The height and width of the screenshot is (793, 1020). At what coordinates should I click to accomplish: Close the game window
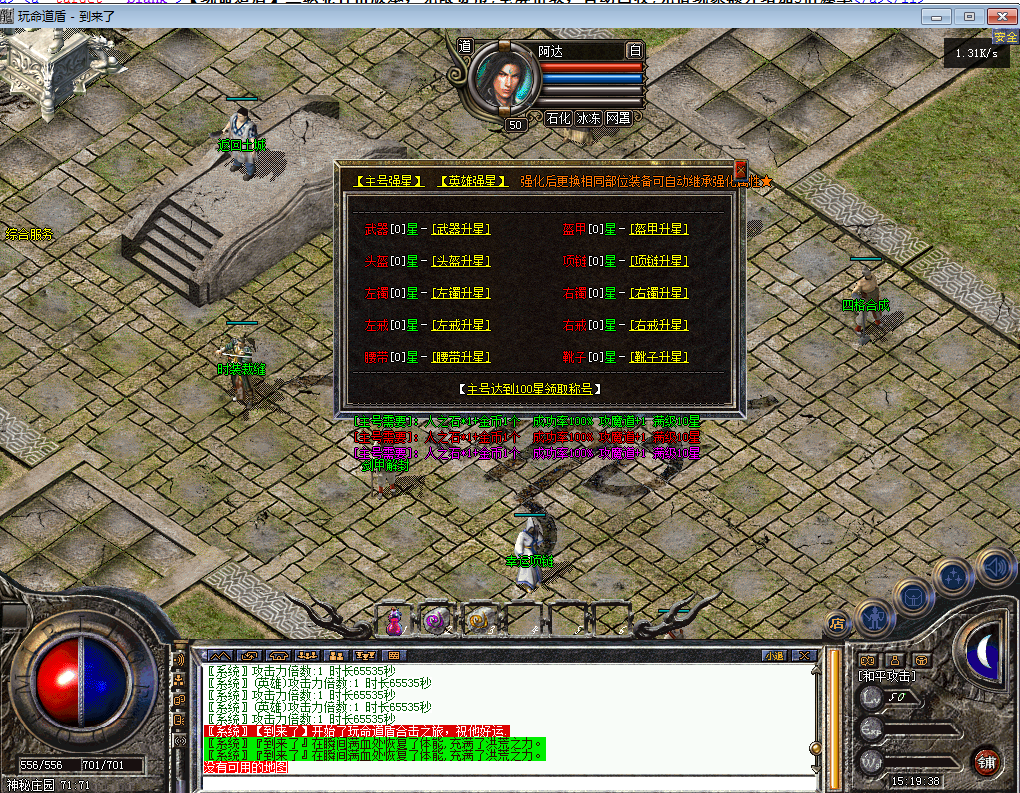pos(999,16)
